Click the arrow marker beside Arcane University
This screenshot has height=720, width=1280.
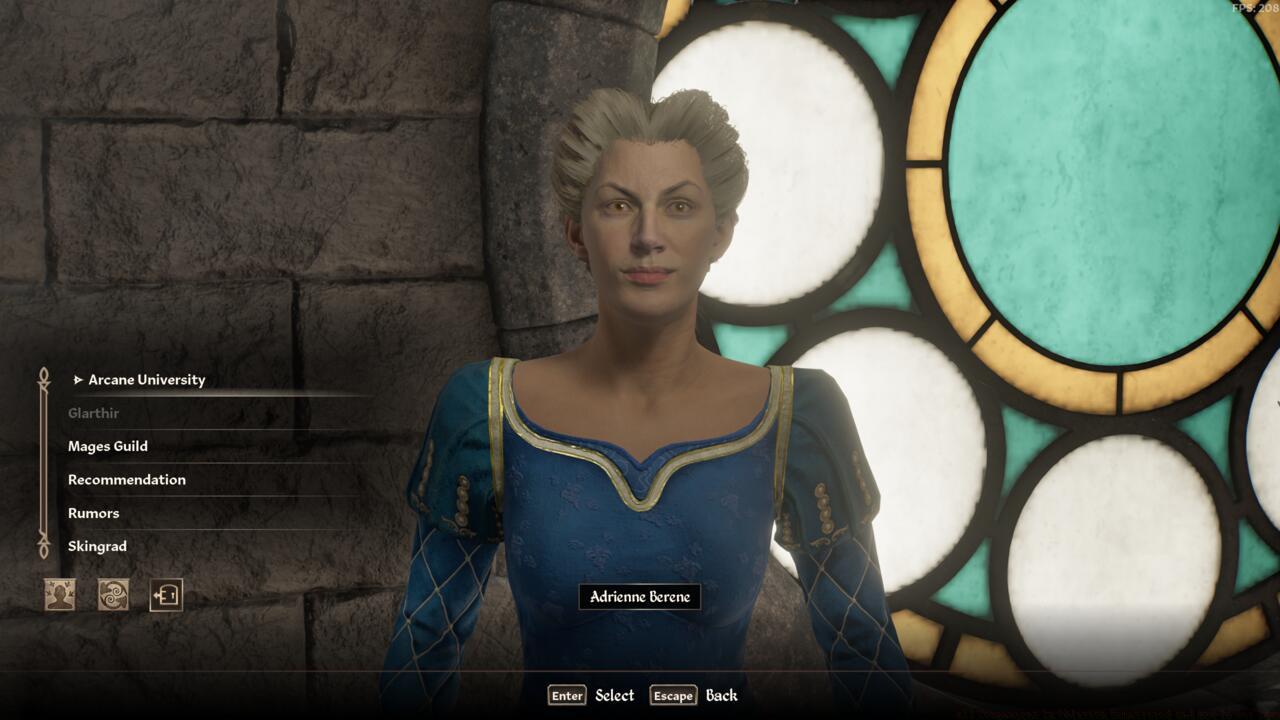point(77,380)
